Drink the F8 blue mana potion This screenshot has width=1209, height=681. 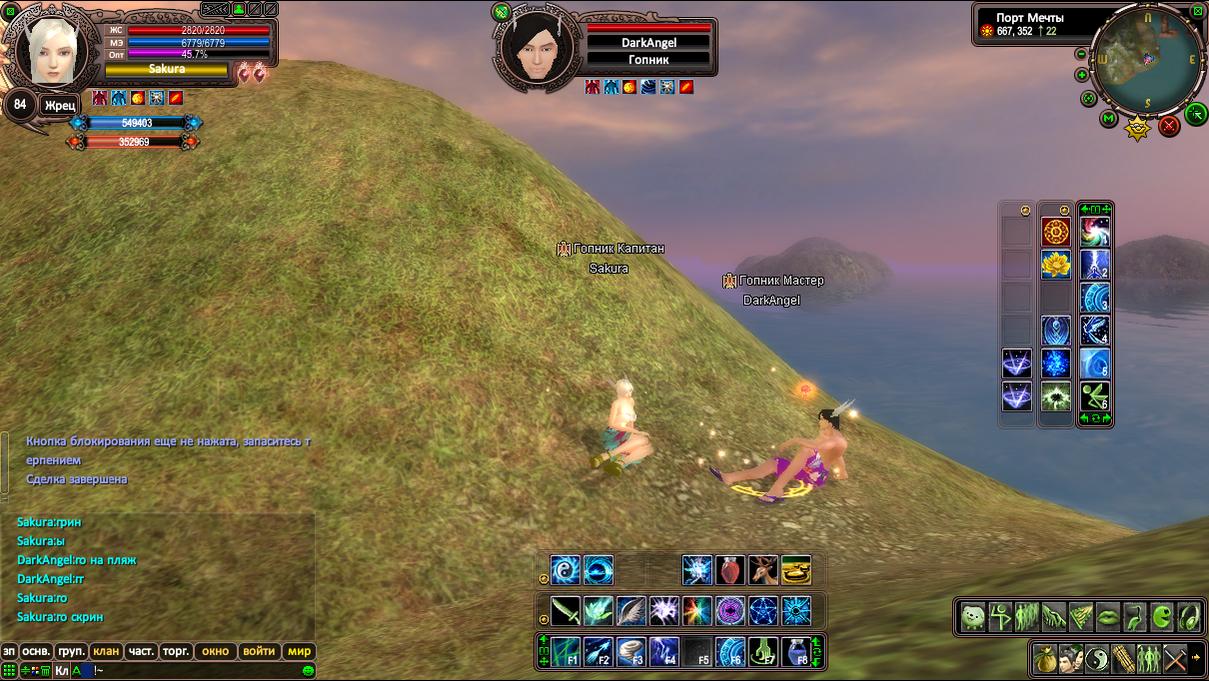796,652
